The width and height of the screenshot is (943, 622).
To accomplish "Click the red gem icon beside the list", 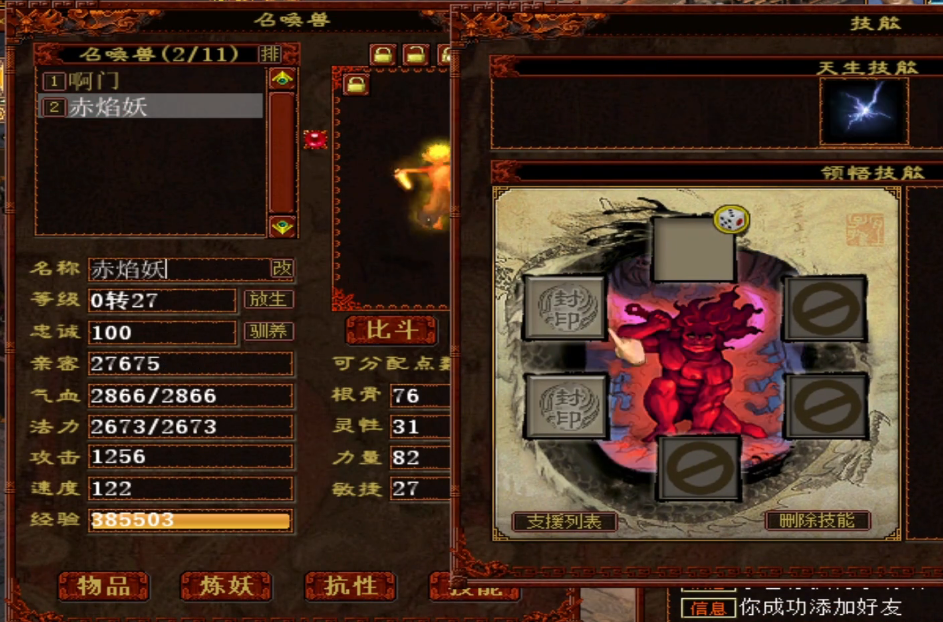I will 316,139.
